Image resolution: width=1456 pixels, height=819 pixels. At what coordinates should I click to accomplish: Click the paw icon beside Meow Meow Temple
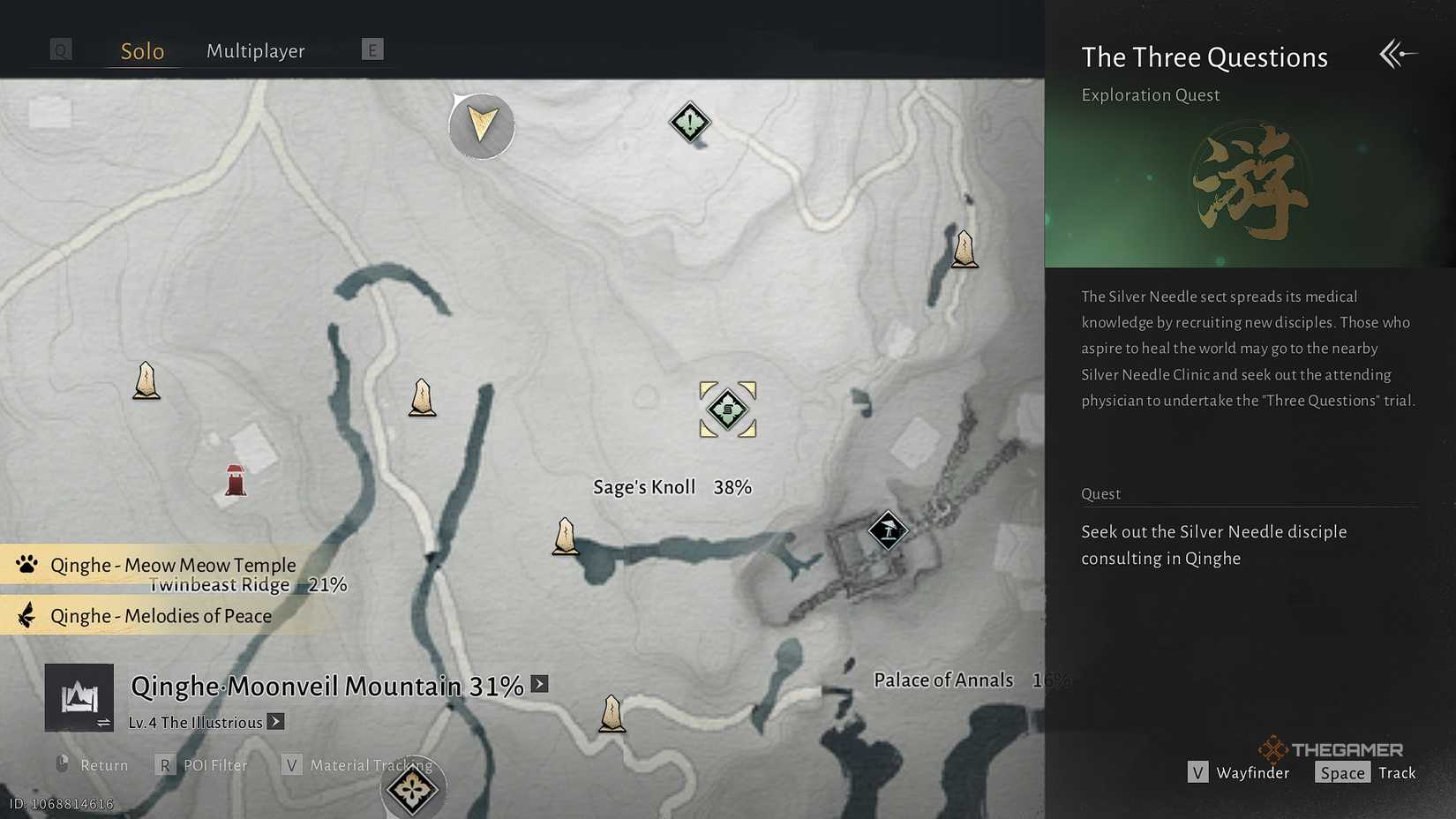[x=26, y=564]
